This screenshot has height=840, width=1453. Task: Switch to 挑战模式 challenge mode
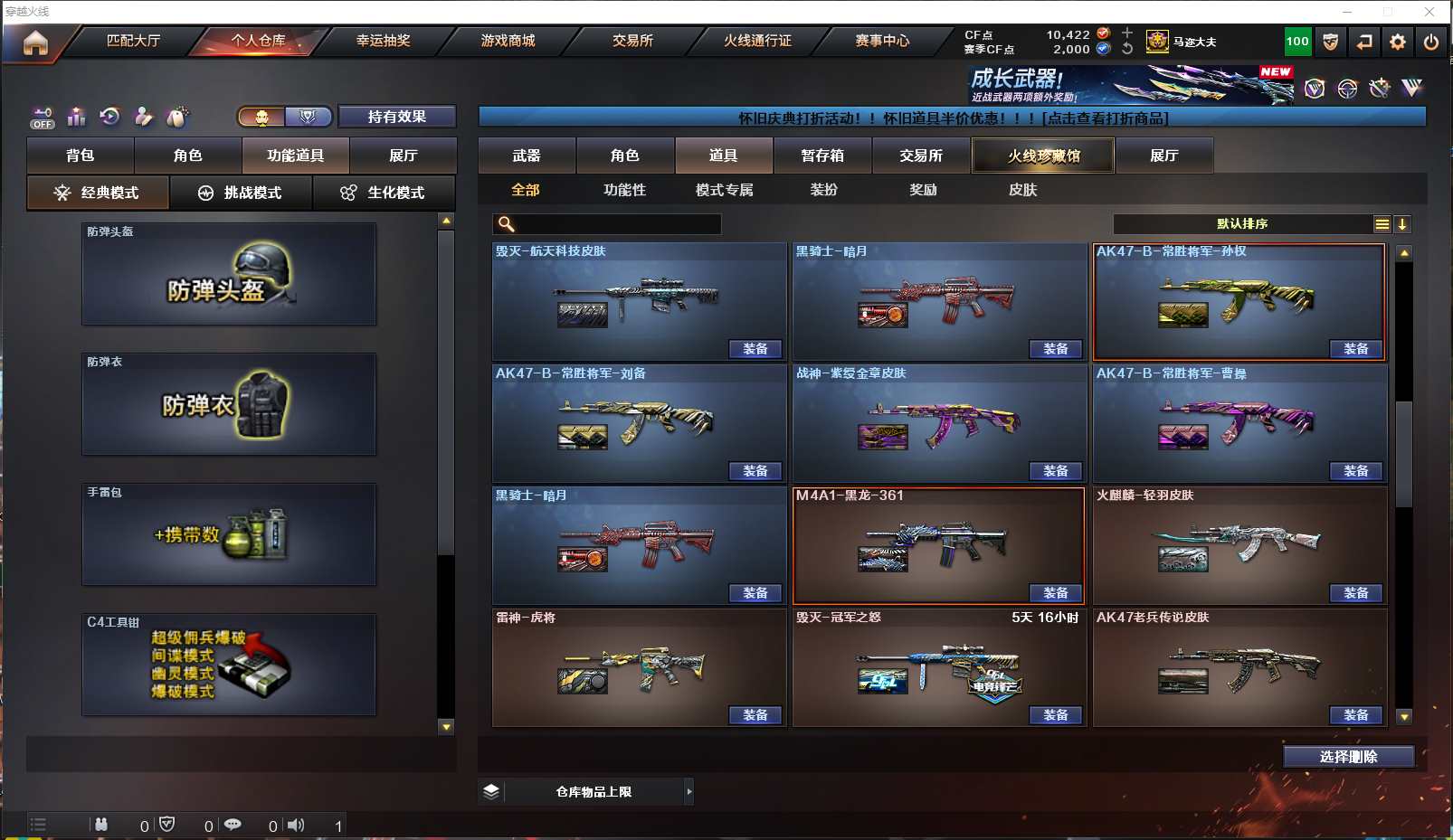pyautogui.click(x=241, y=193)
